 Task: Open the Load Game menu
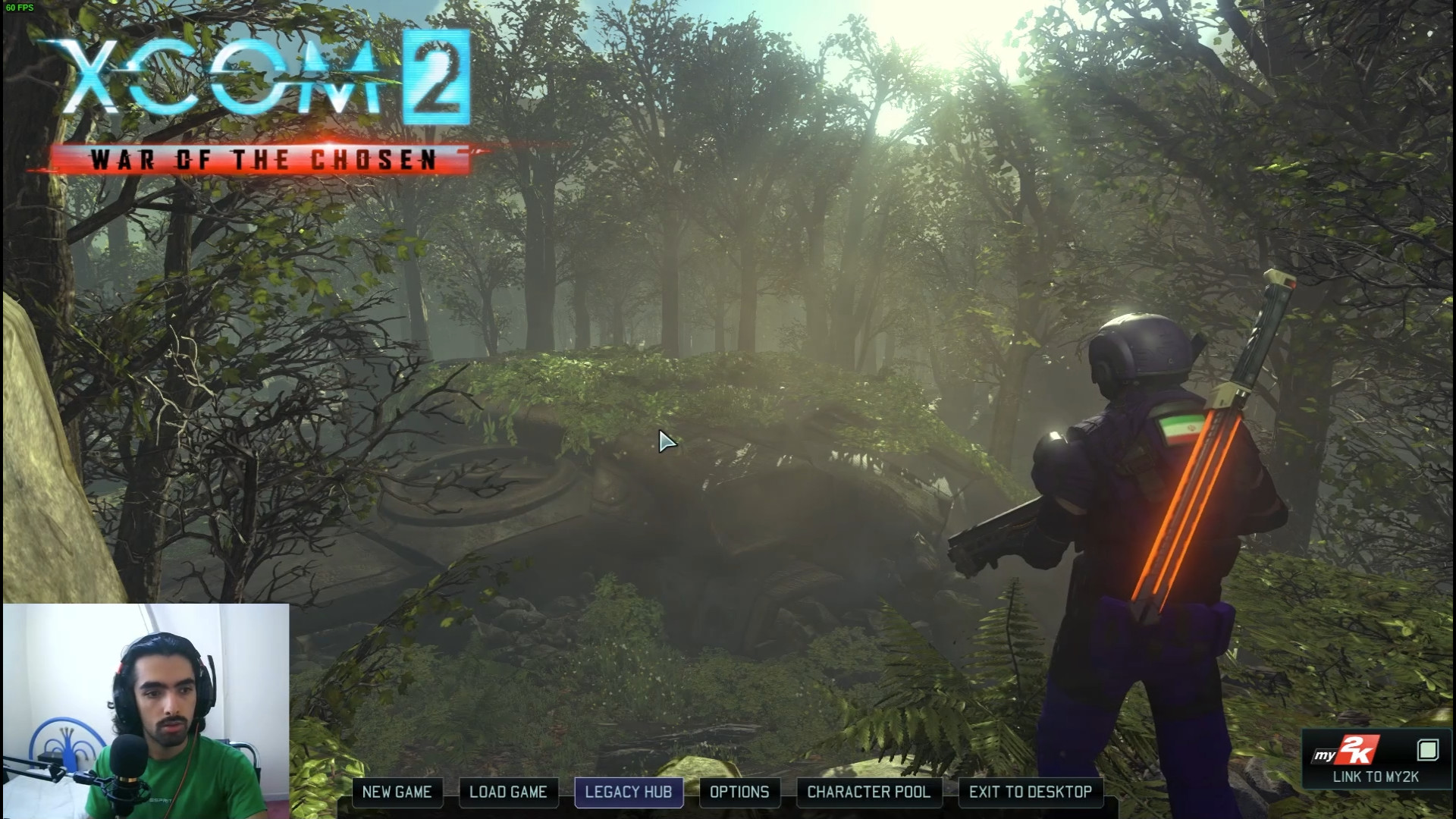pyautogui.click(x=508, y=792)
